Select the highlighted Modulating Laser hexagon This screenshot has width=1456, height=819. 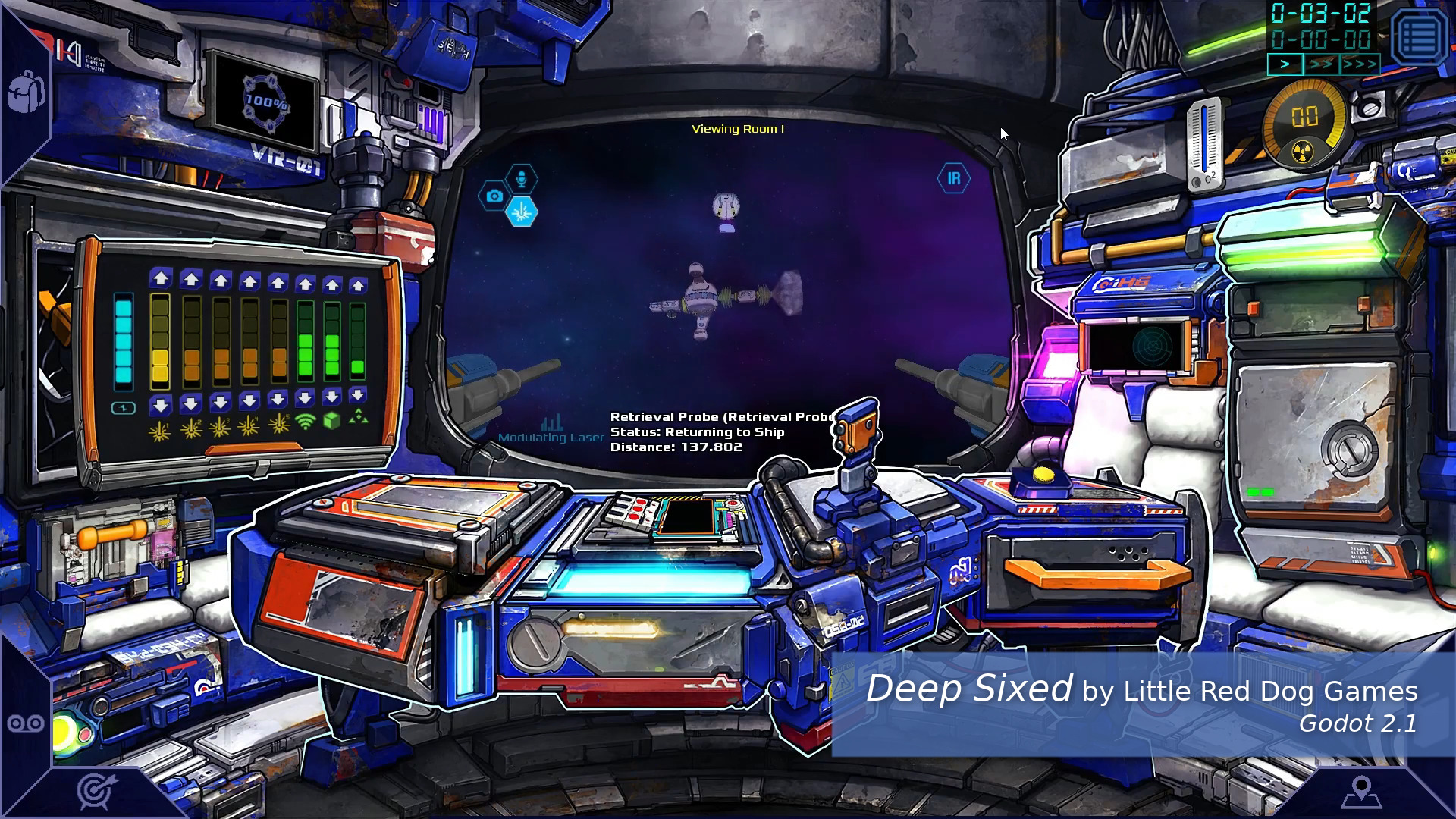pos(523,212)
